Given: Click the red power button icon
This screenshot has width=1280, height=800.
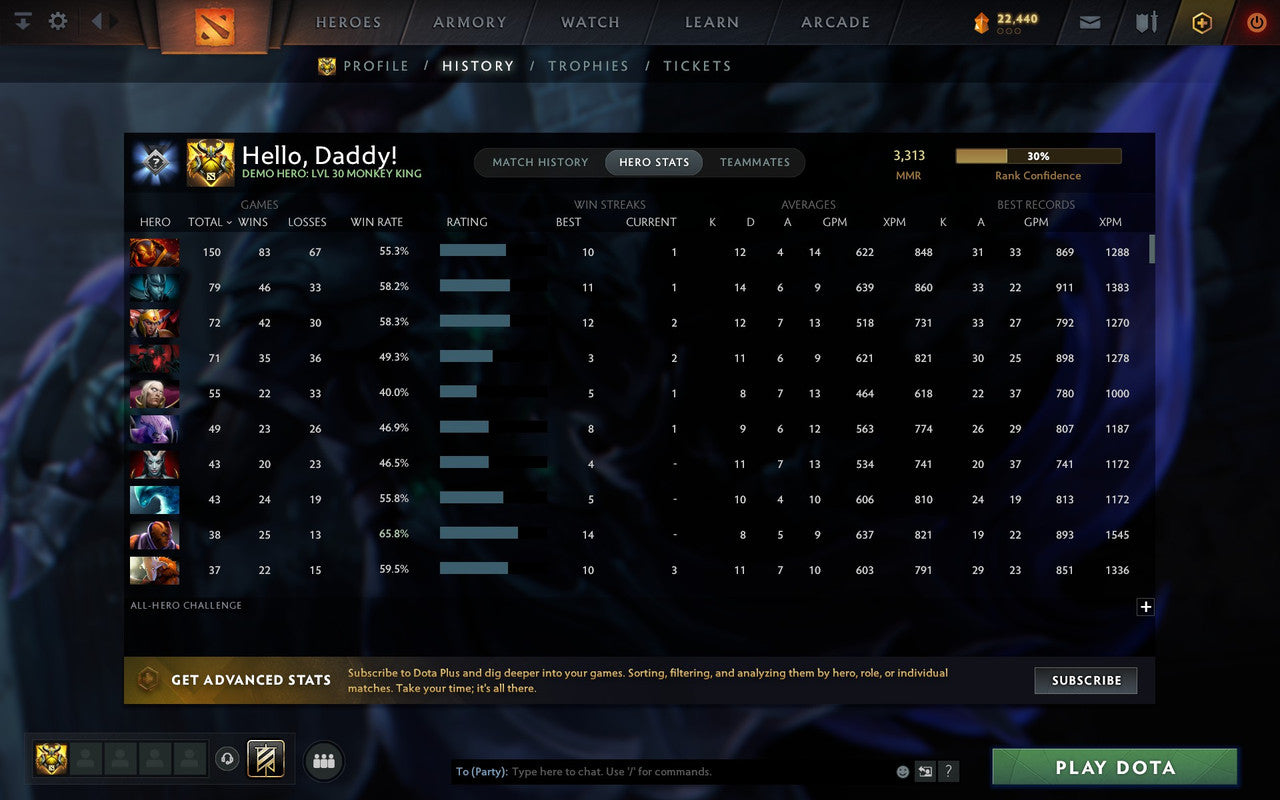Looking at the screenshot, I should 1255,21.
